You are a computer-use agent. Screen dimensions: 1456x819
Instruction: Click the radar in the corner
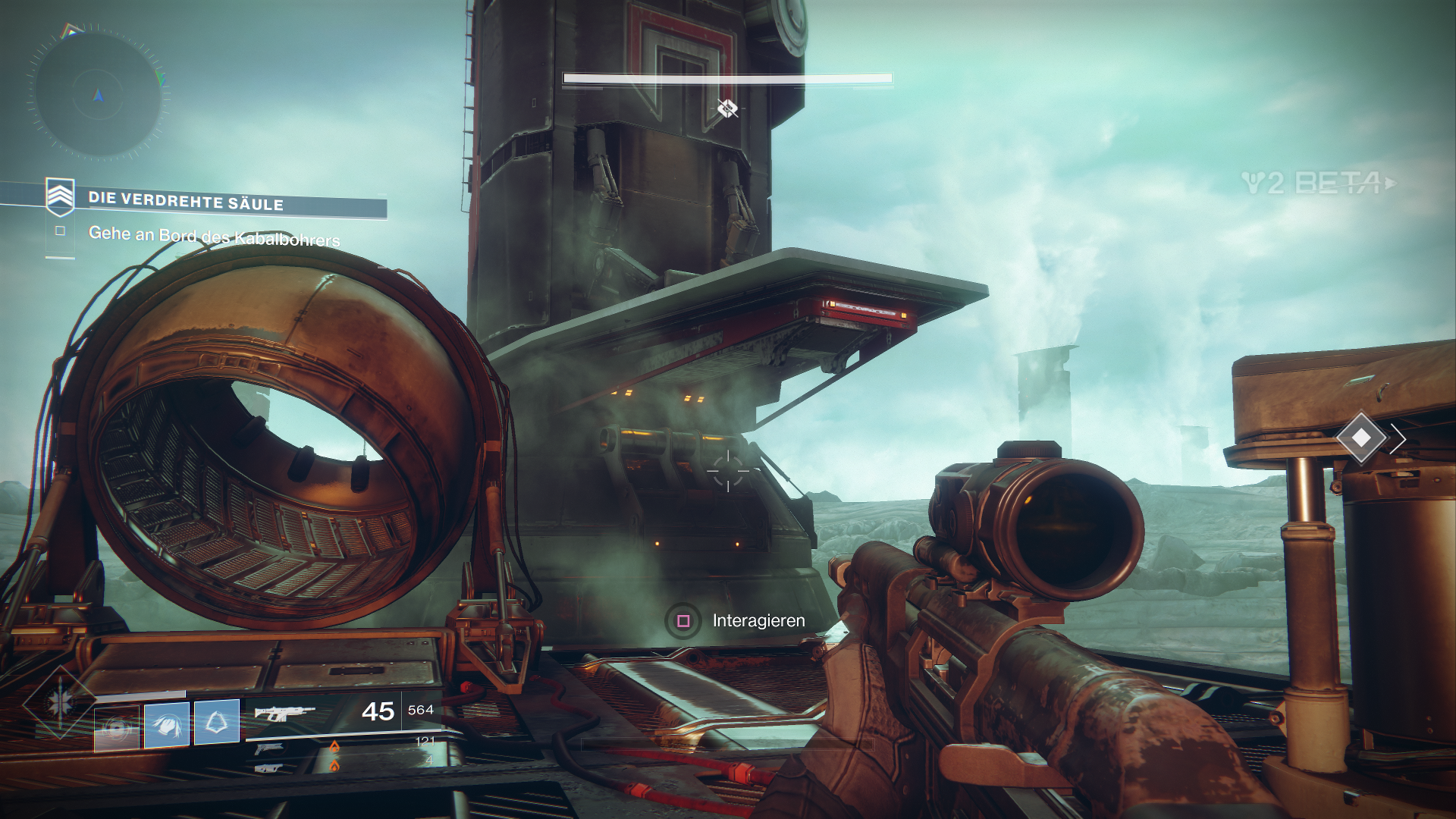[99, 95]
